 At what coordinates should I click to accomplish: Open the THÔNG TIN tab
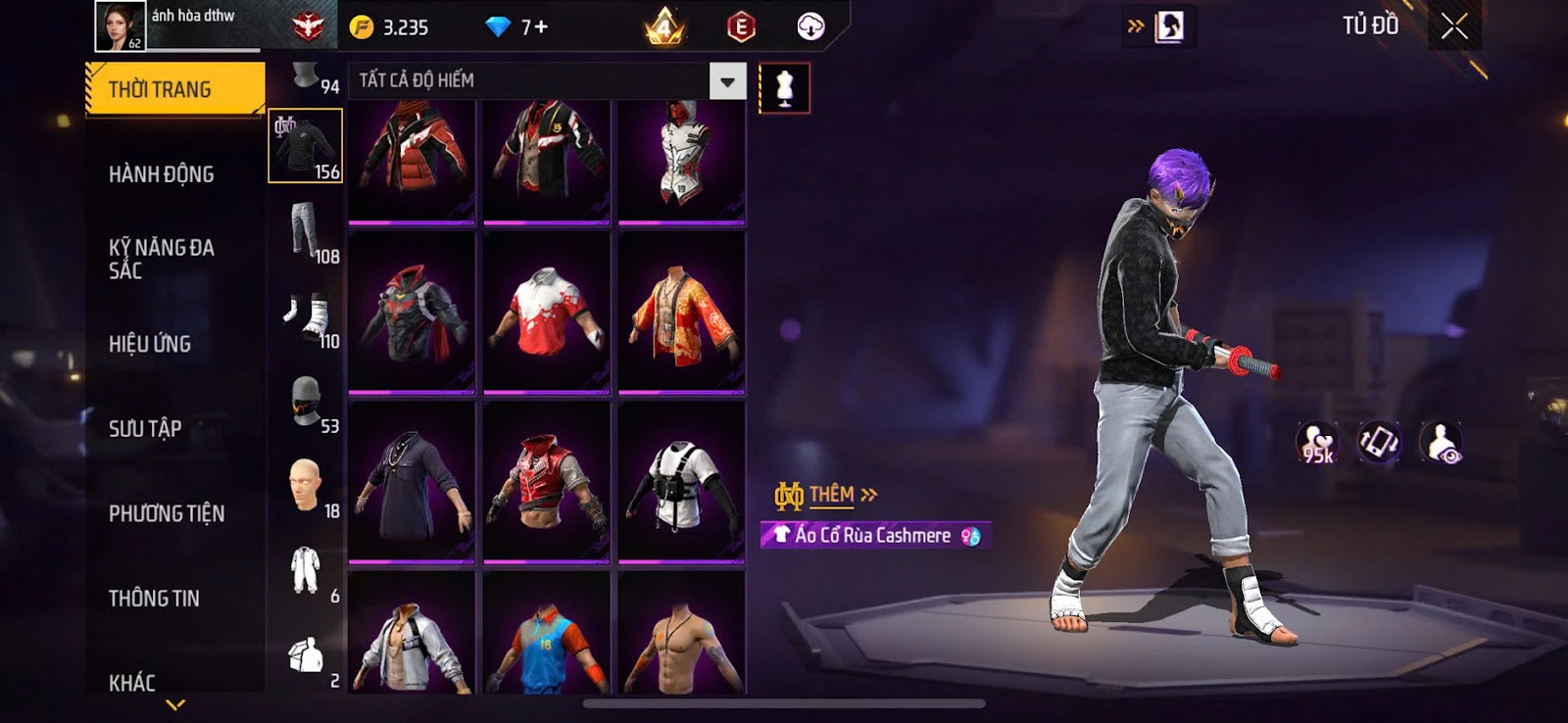(154, 598)
